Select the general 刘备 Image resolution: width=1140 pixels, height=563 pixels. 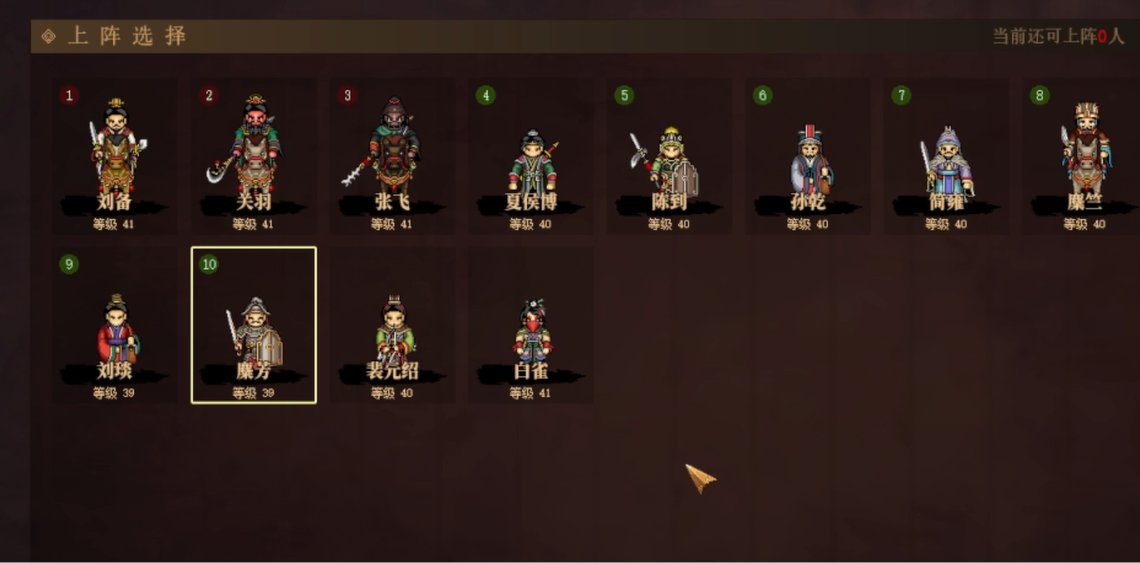coord(115,157)
